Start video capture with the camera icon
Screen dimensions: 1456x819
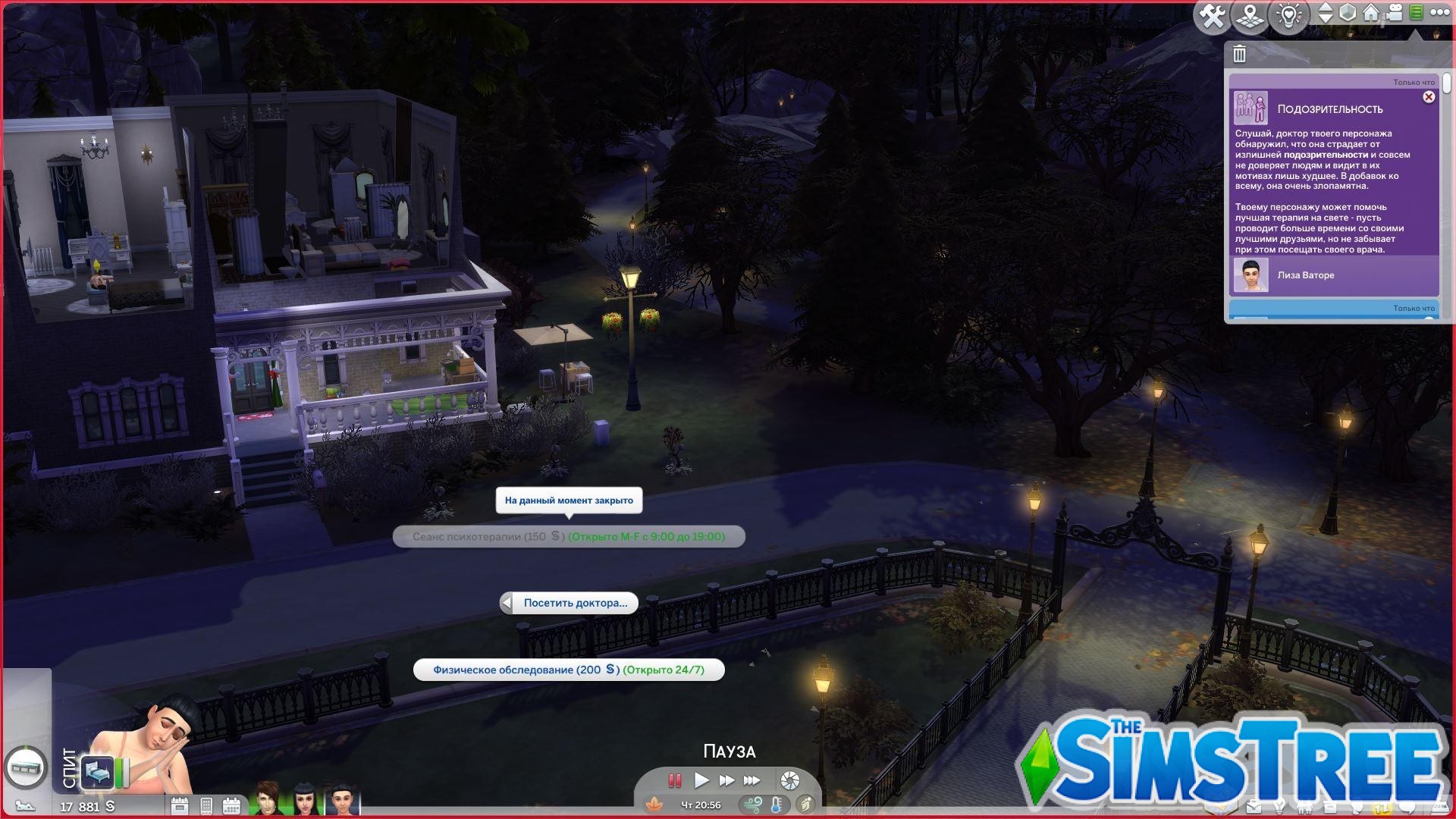point(1394,13)
